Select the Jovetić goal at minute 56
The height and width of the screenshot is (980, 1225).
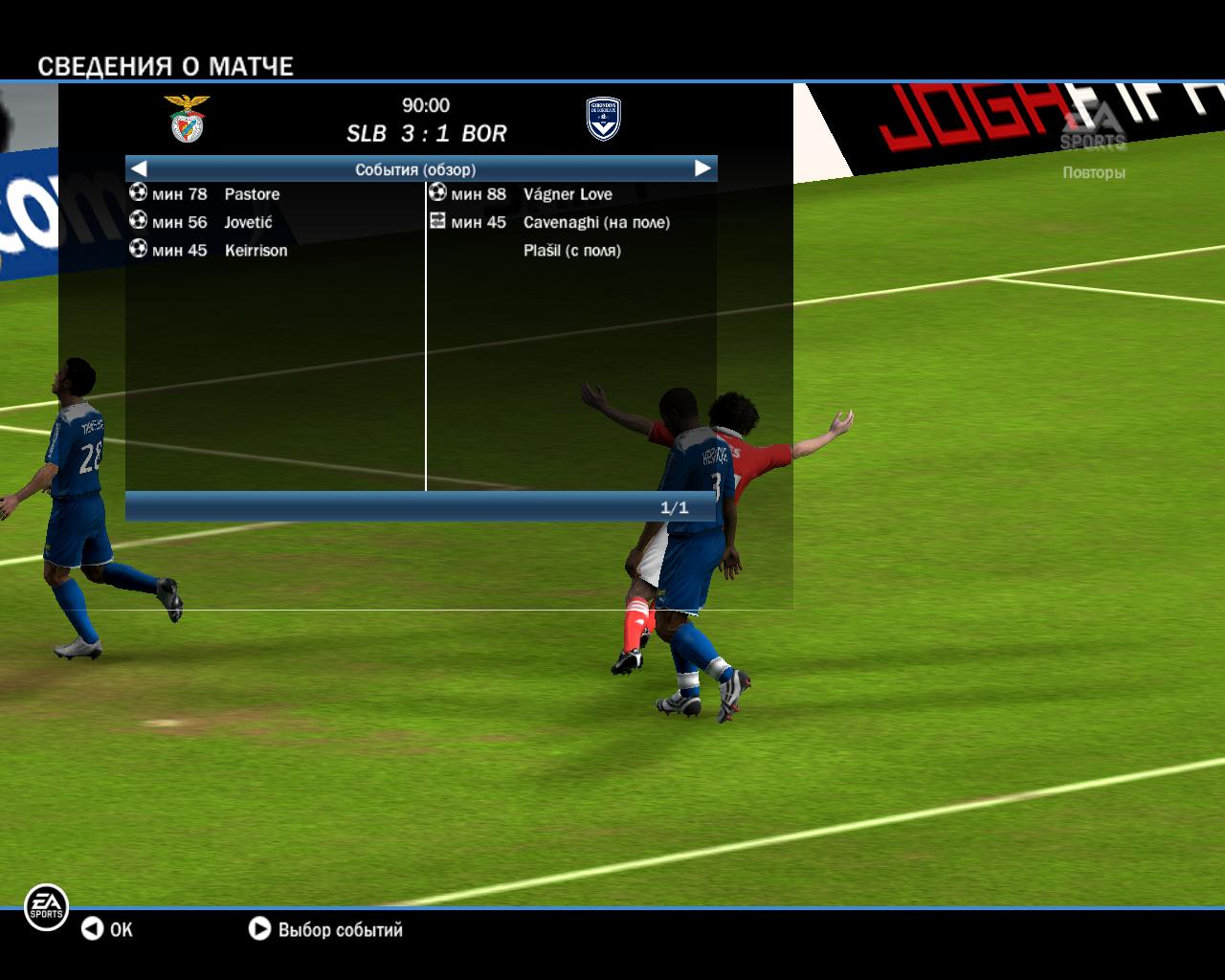(x=248, y=222)
